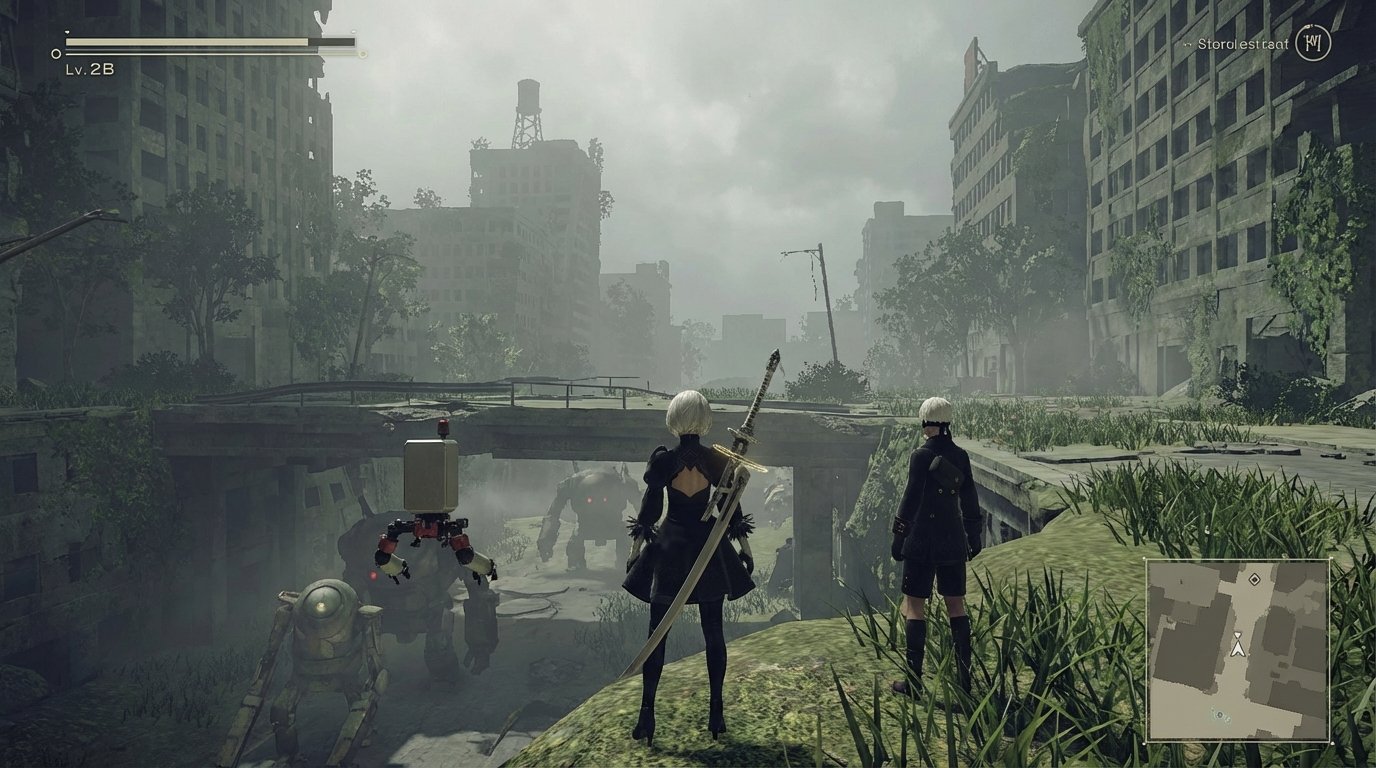Click the circle icon left of the XP bar
1376x768 pixels.
[x=56, y=53]
